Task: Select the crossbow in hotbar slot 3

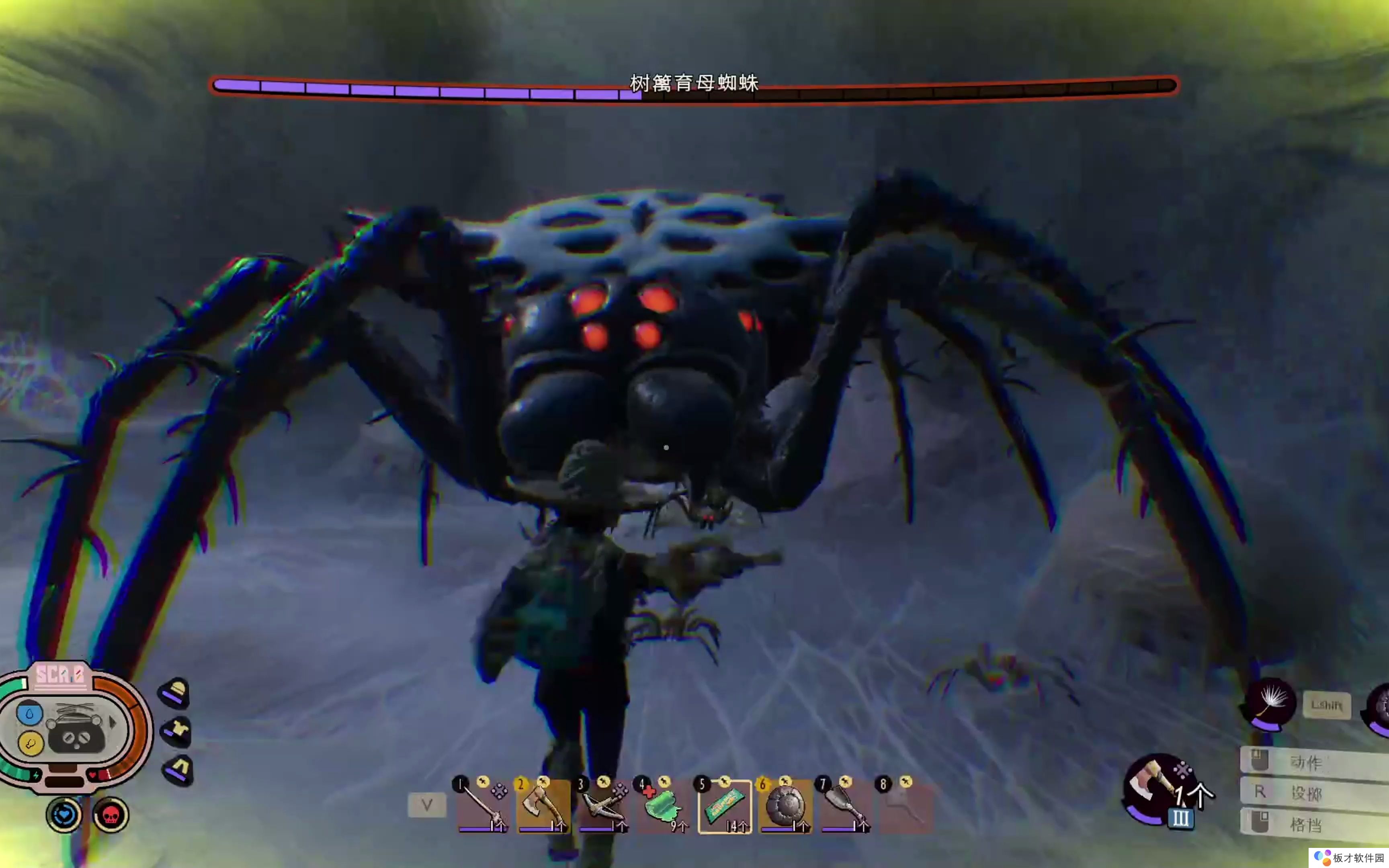Action: 603,806
